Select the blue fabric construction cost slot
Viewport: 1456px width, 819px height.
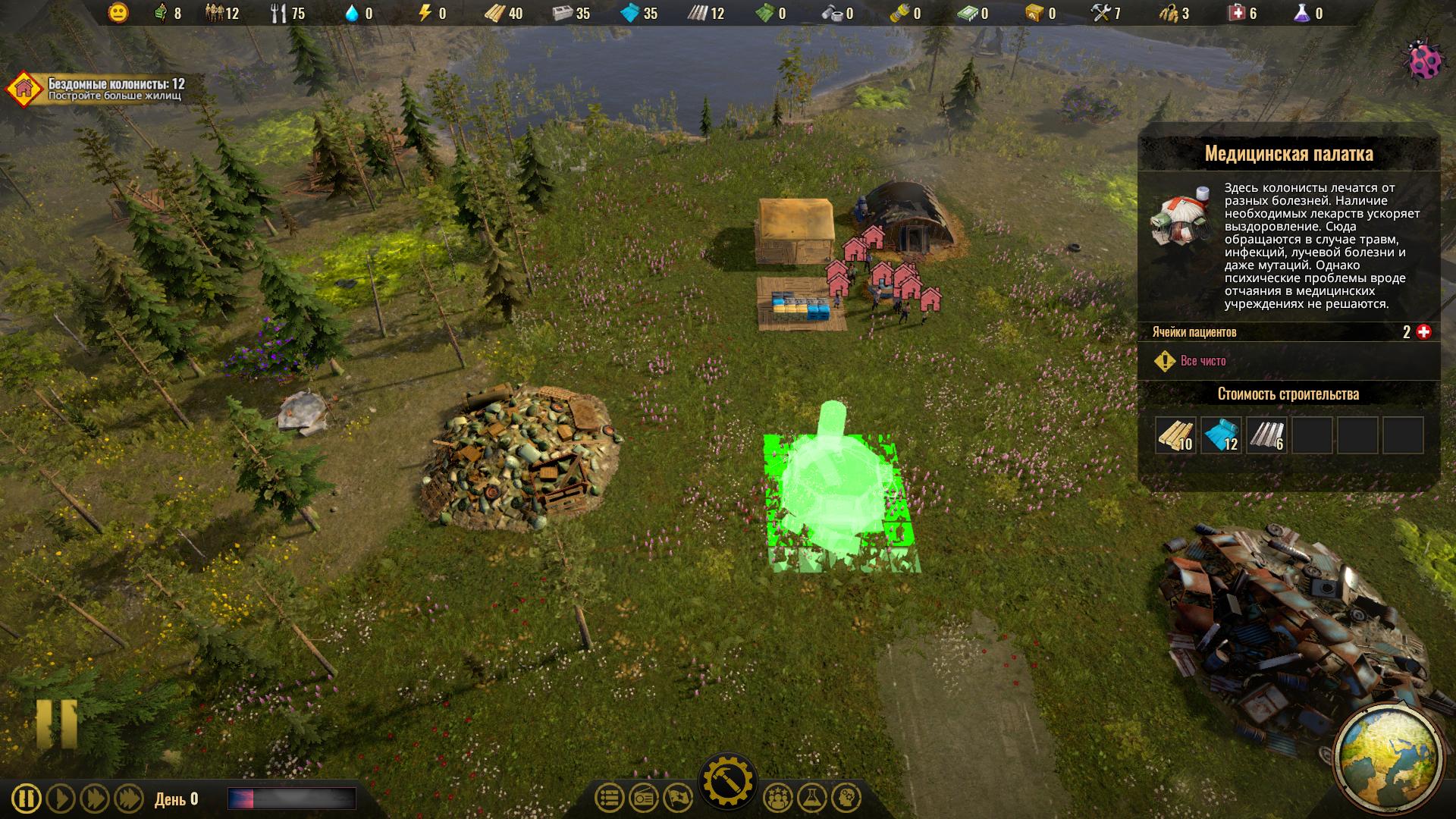point(1221,436)
